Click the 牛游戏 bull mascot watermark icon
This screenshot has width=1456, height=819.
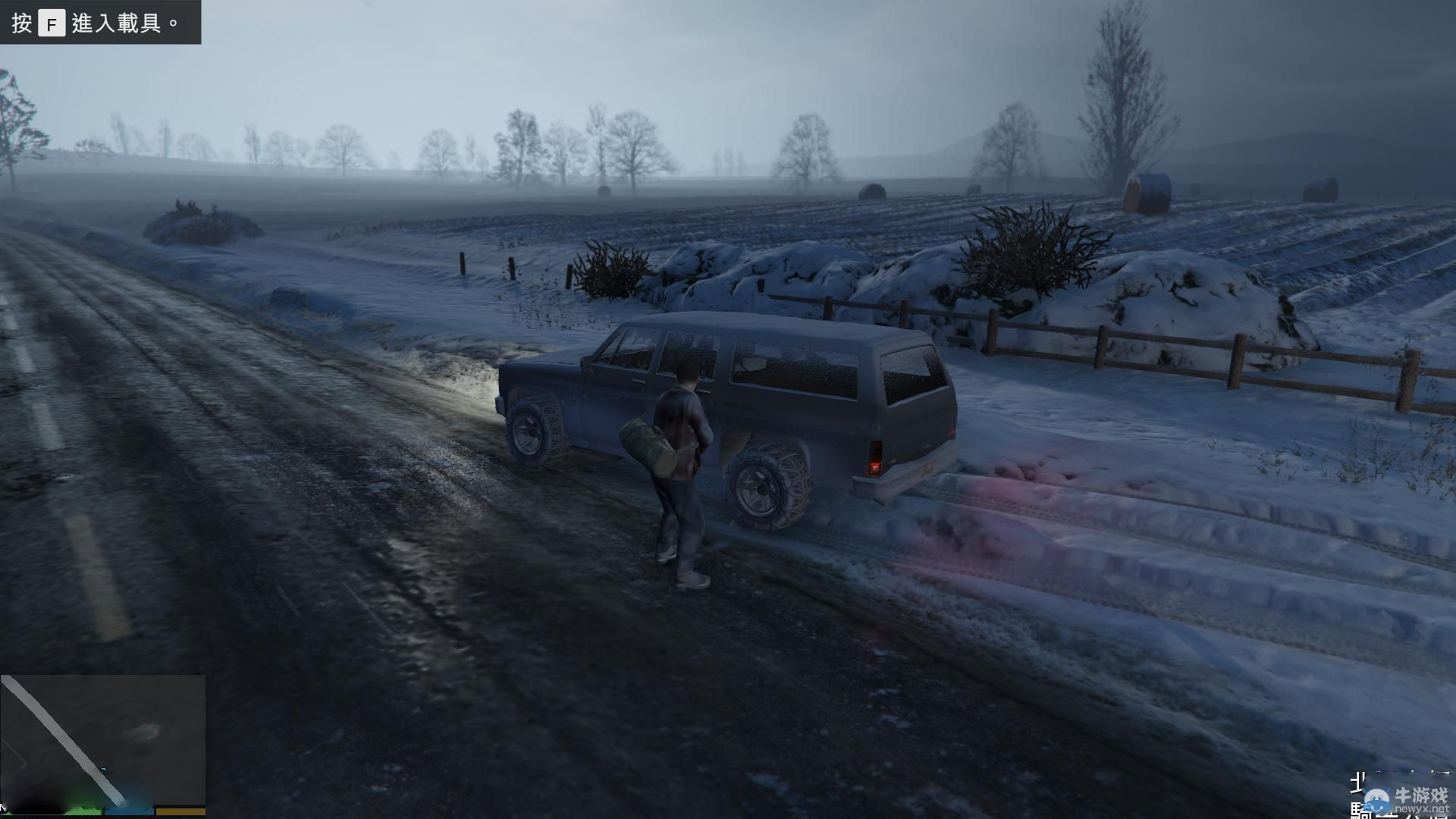[x=1376, y=802]
